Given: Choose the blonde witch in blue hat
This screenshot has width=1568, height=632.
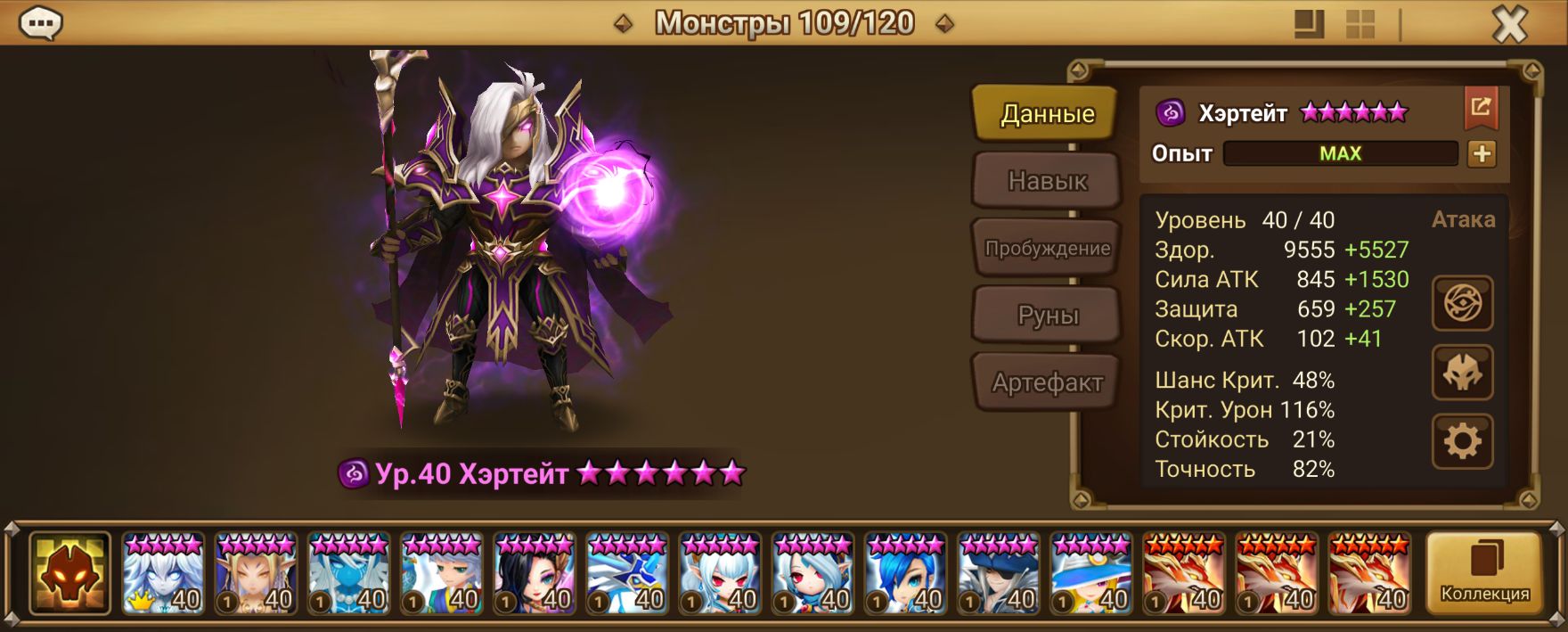Looking at the screenshot, I should point(1090,573).
